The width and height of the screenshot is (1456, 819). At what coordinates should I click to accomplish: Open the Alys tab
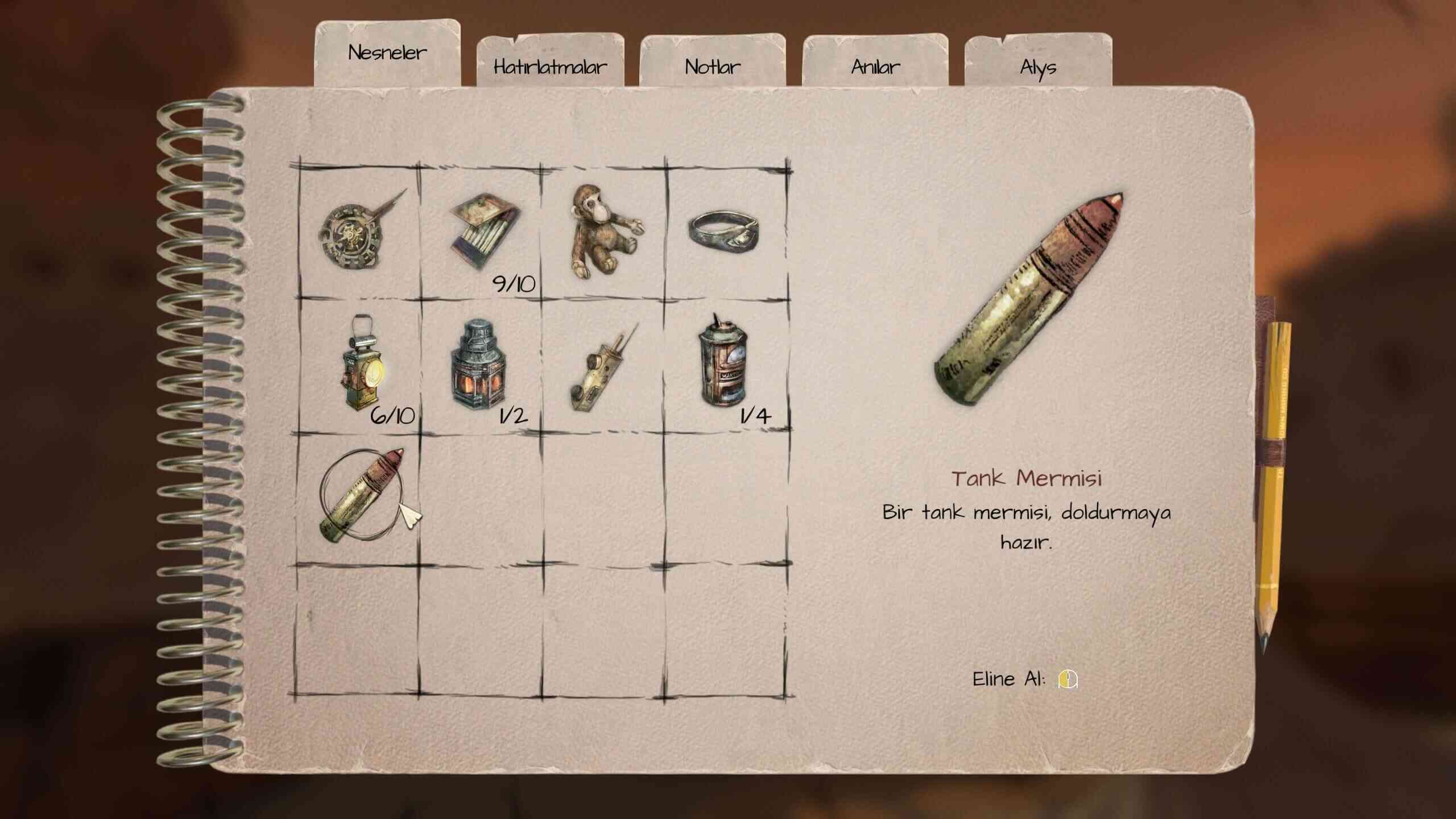[x=1038, y=67]
